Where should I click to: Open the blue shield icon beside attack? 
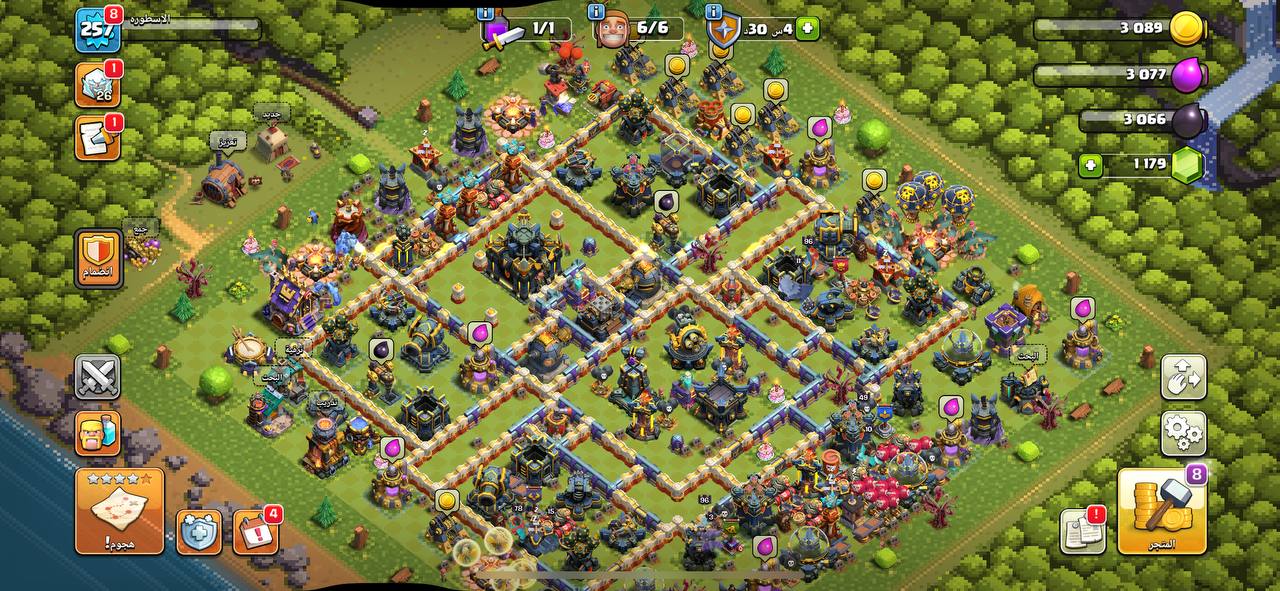[199, 532]
